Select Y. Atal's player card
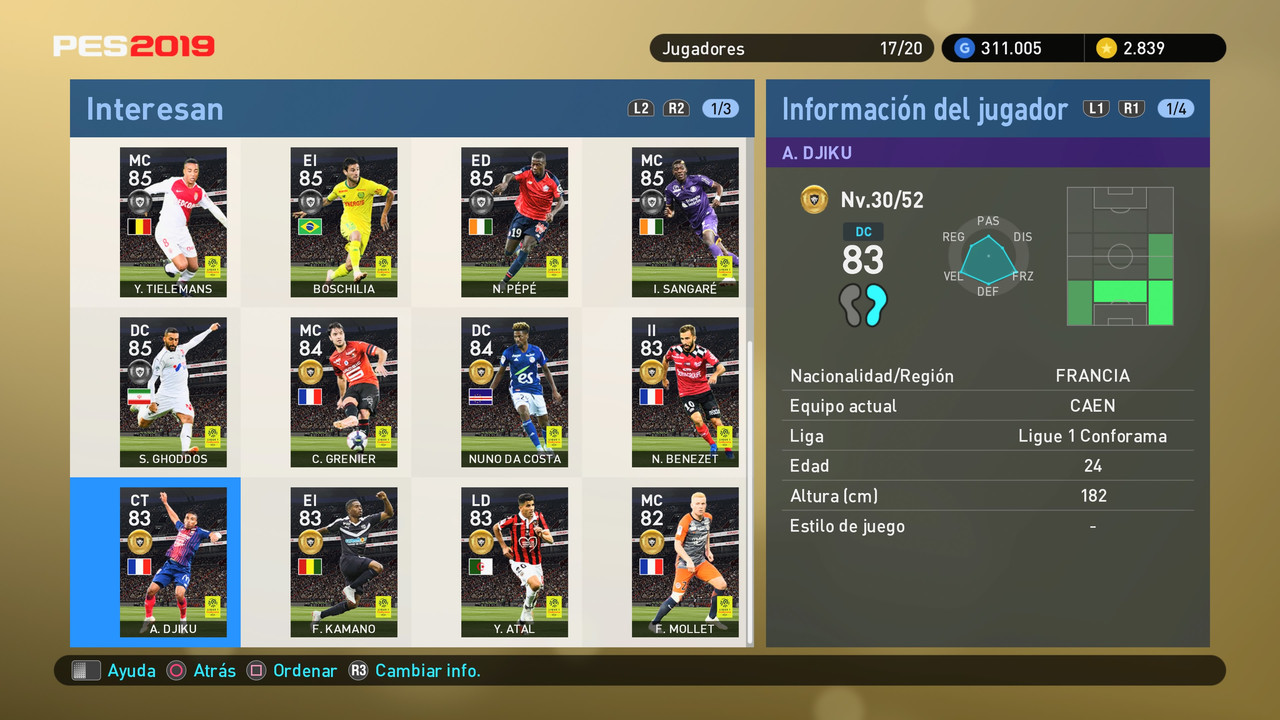Screen dimensions: 1280x720 [x=514, y=562]
